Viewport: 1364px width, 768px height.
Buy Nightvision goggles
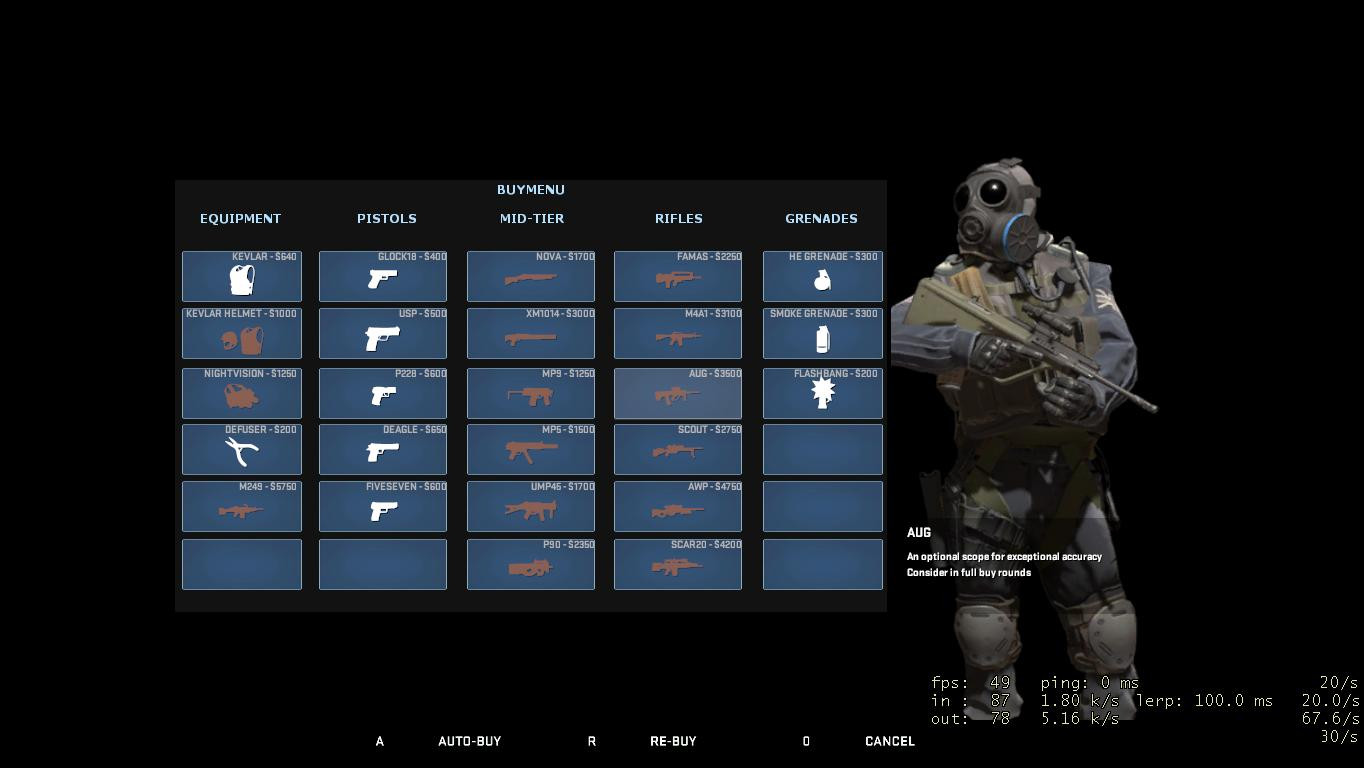(x=241, y=394)
